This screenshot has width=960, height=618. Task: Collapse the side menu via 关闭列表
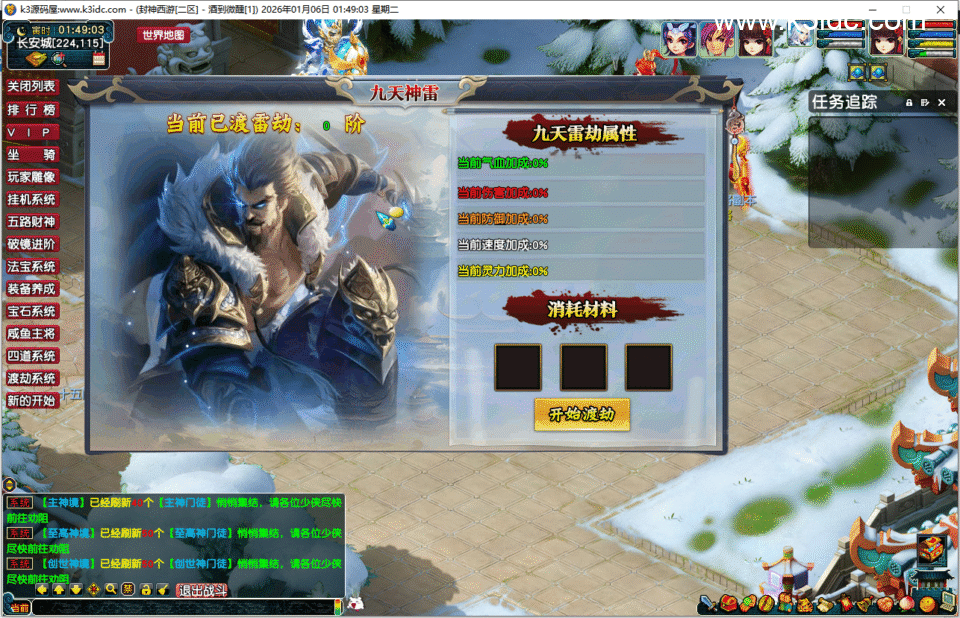(x=32, y=87)
